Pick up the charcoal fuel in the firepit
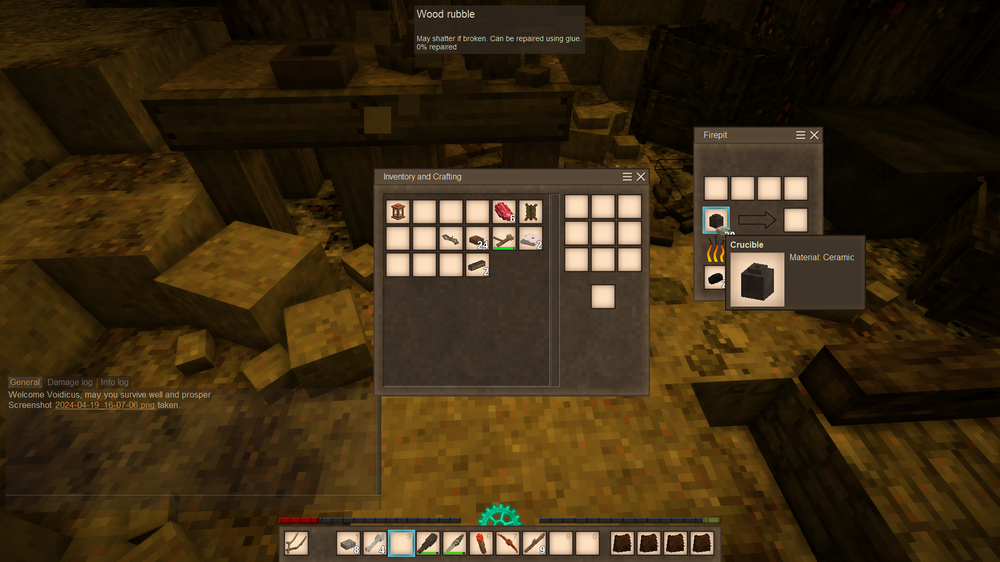The height and width of the screenshot is (562, 1000). click(716, 278)
